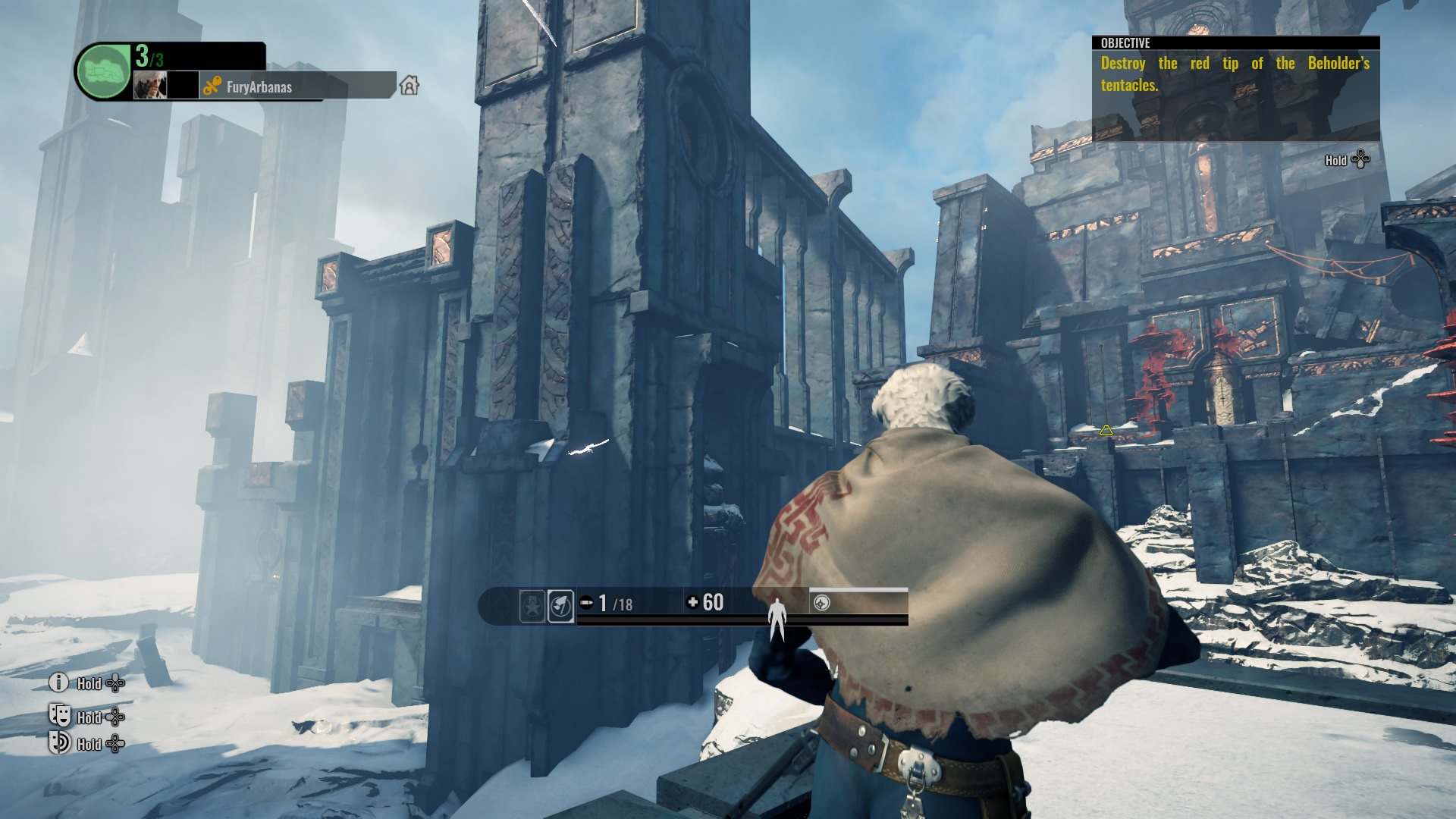The height and width of the screenshot is (819, 1456).
Task: Open the twin theater masks emote icon
Action: pyautogui.click(x=60, y=715)
